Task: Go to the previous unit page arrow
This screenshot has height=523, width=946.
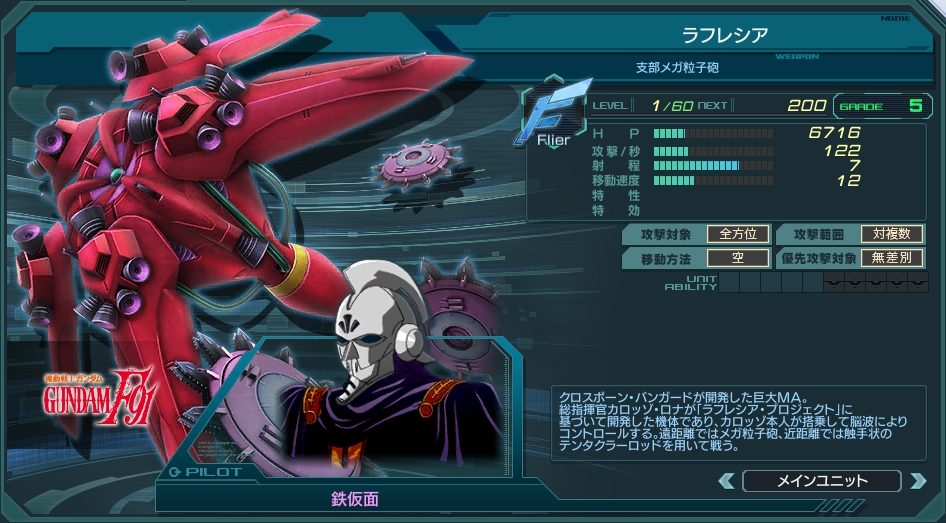Action: (x=727, y=481)
